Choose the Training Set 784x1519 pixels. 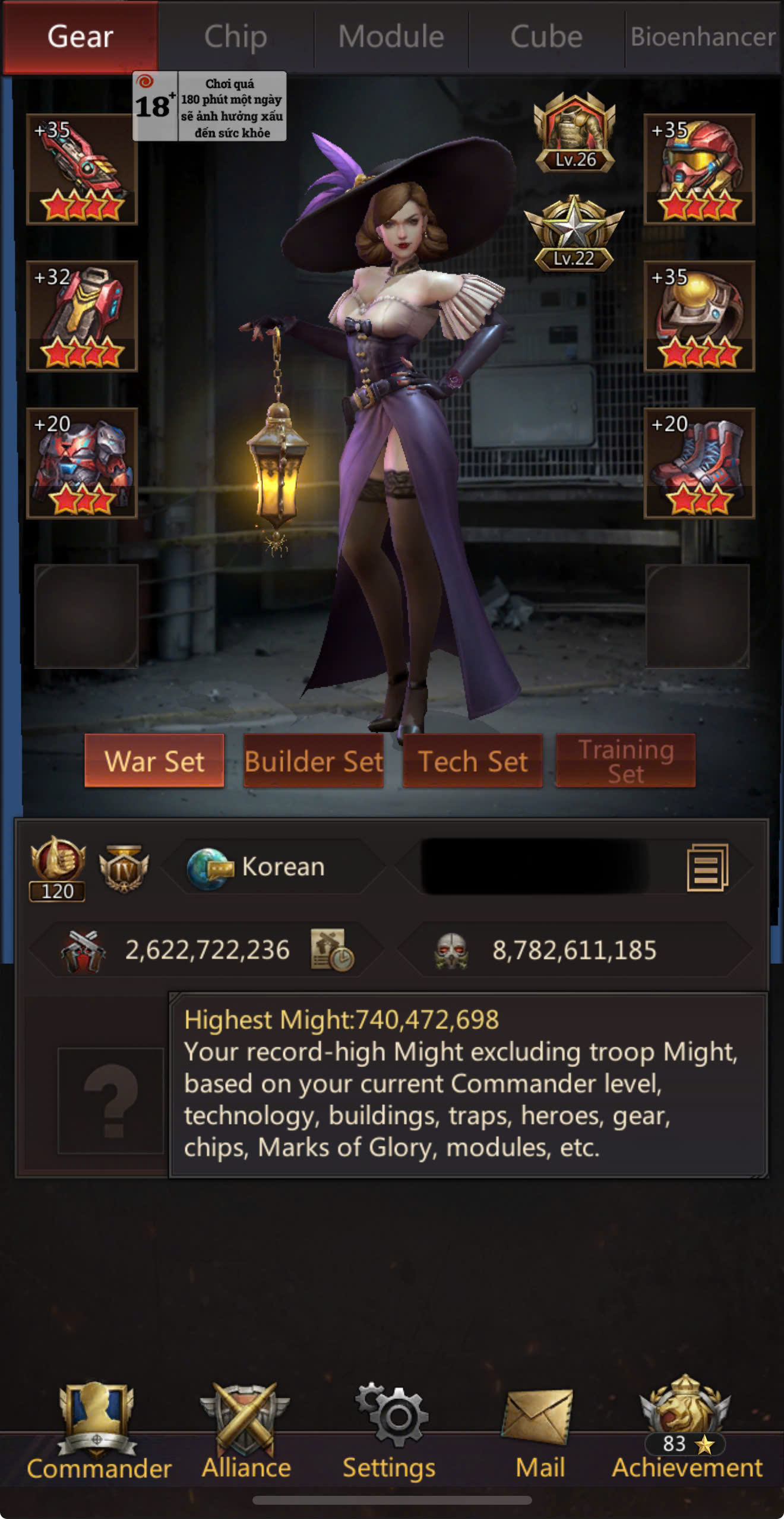tap(625, 761)
